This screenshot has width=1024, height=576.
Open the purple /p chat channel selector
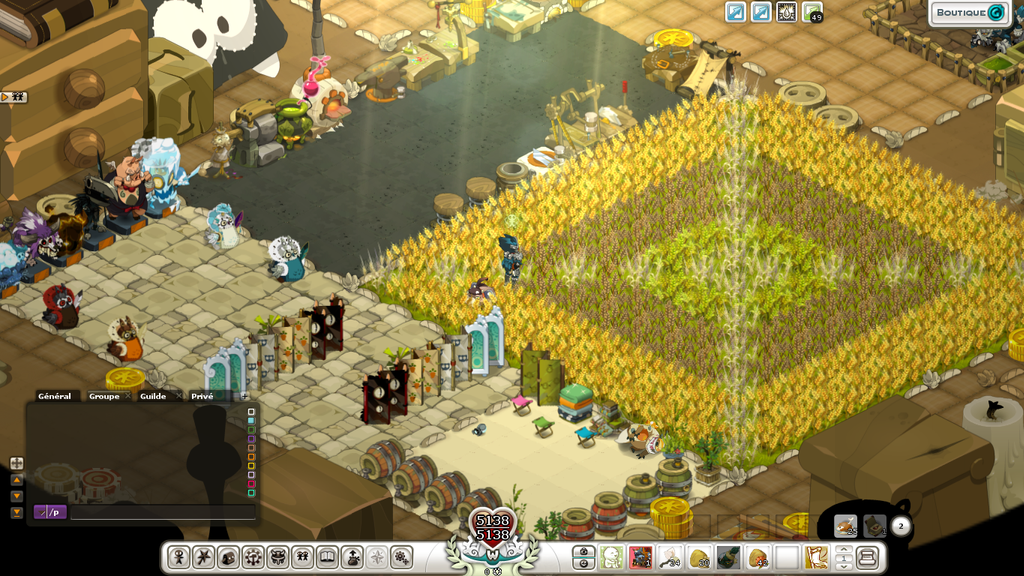point(50,512)
